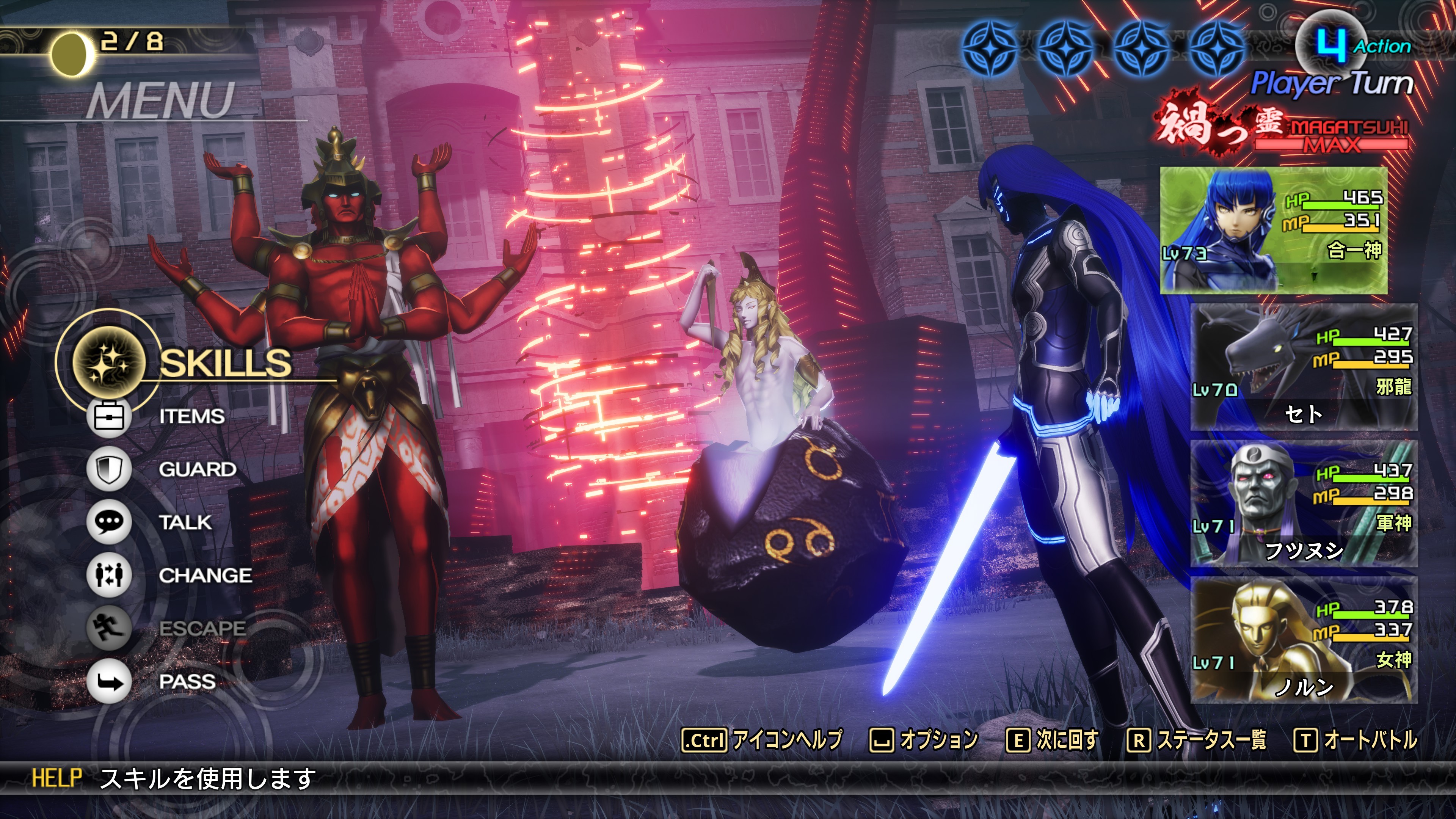The image size is (1456, 819).
Task: Select SKILLS from the battle menu
Action: [225, 362]
